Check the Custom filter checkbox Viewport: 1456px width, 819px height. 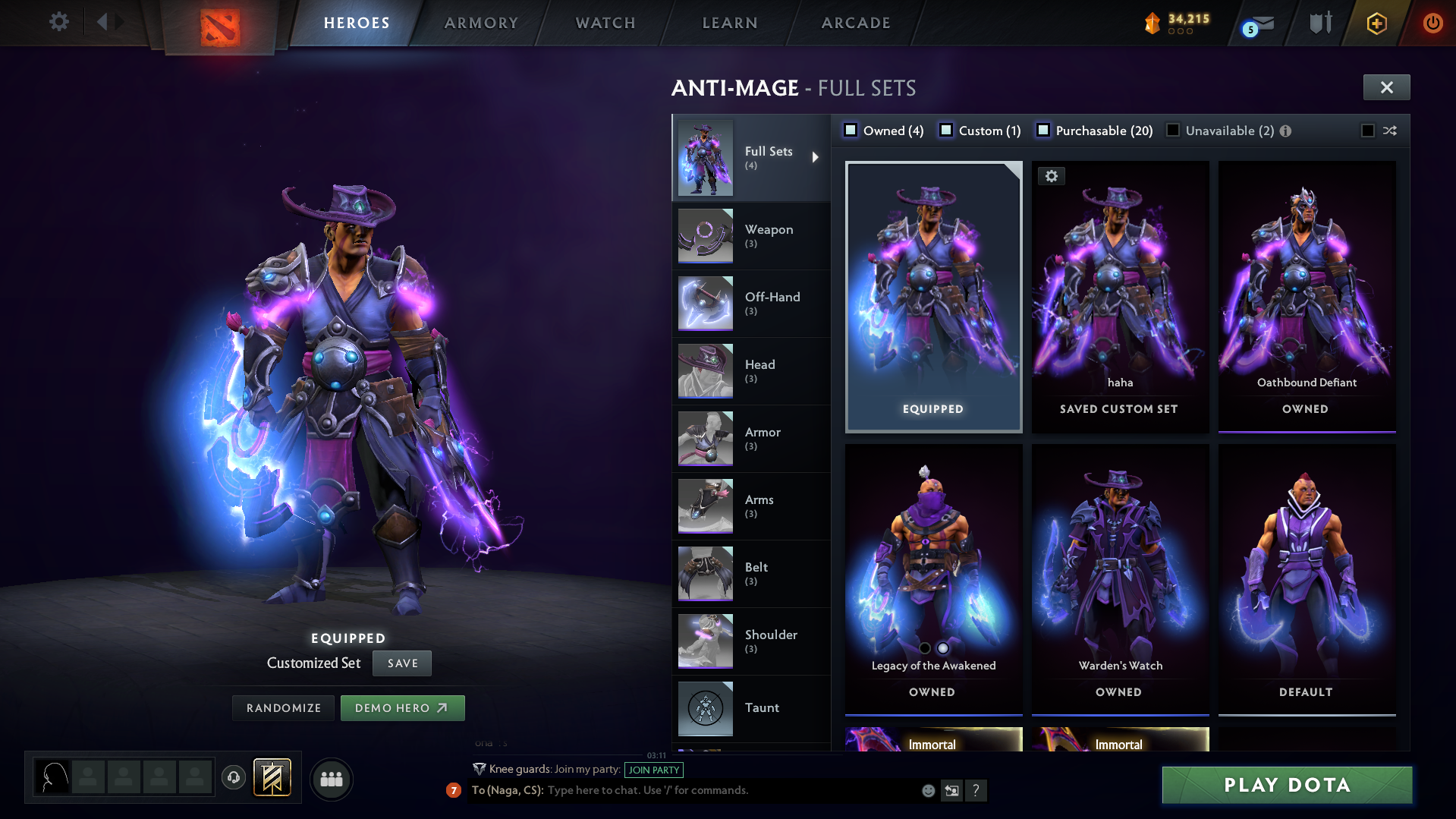946,130
